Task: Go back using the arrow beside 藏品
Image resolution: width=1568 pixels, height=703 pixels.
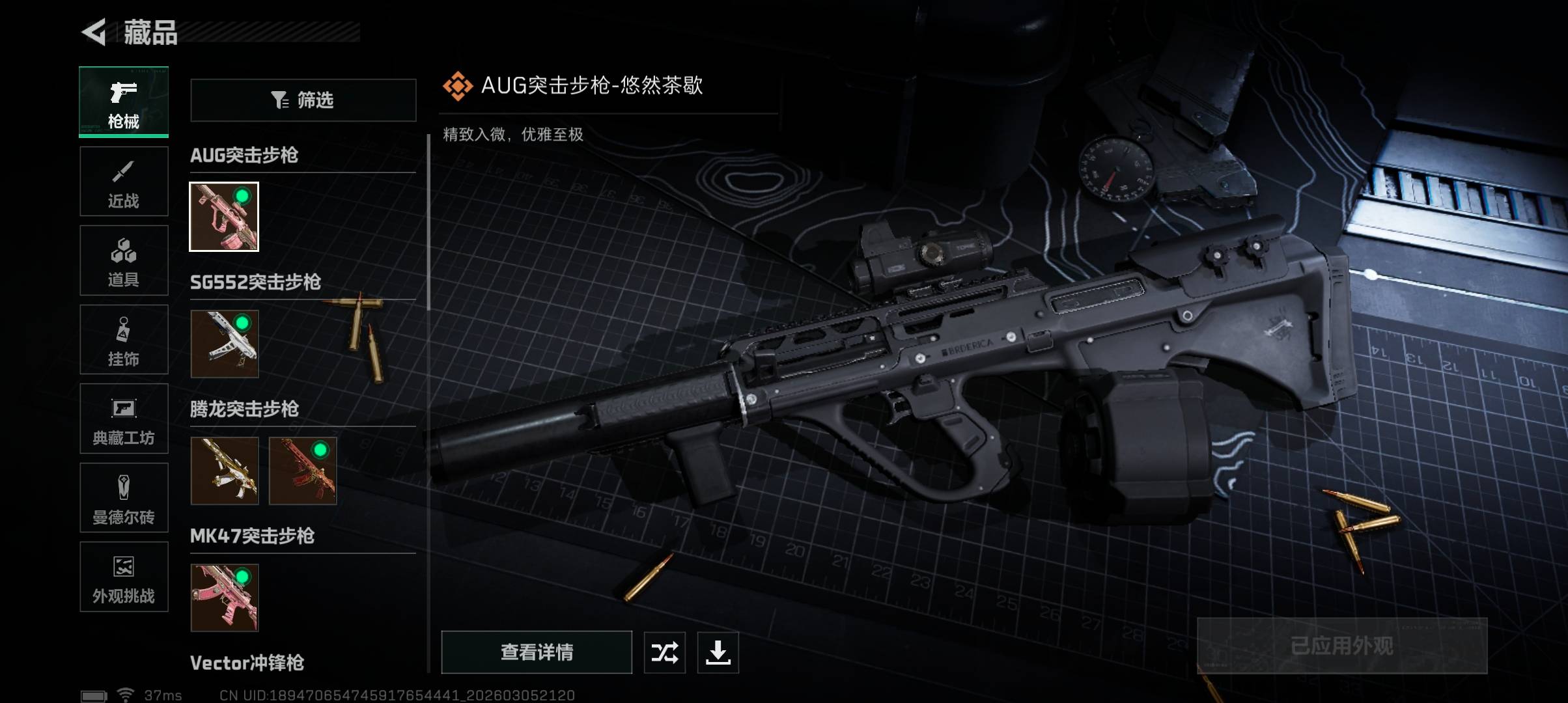Action: point(94,33)
